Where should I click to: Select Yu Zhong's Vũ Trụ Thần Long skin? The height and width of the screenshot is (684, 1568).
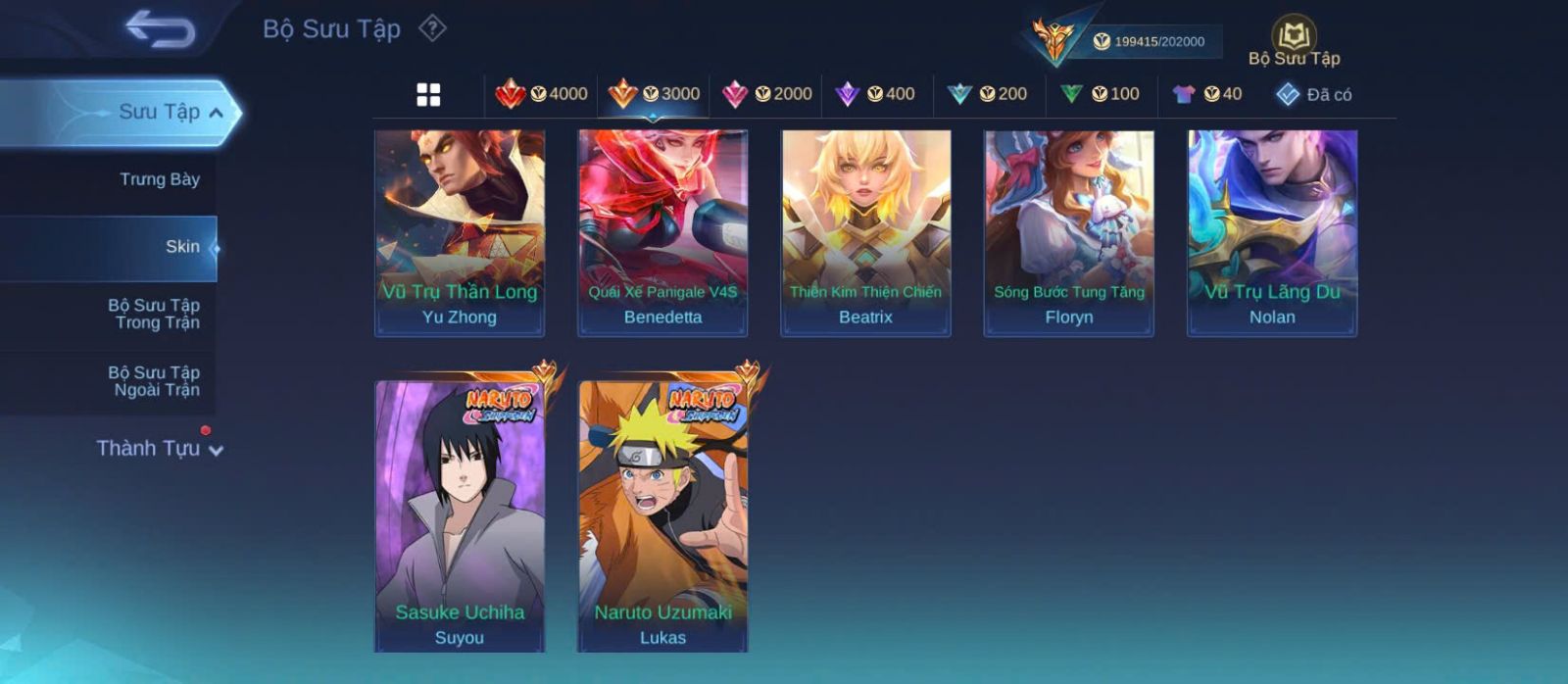click(460, 233)
